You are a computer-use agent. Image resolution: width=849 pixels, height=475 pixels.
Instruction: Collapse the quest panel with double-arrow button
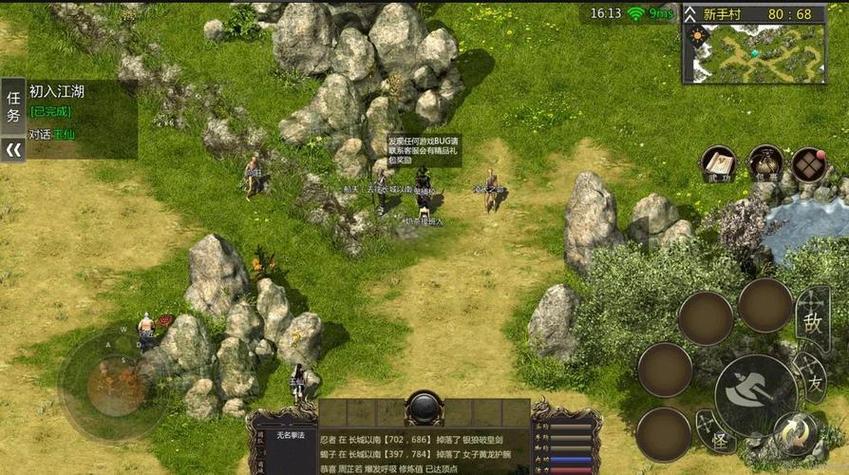(13, 150)
